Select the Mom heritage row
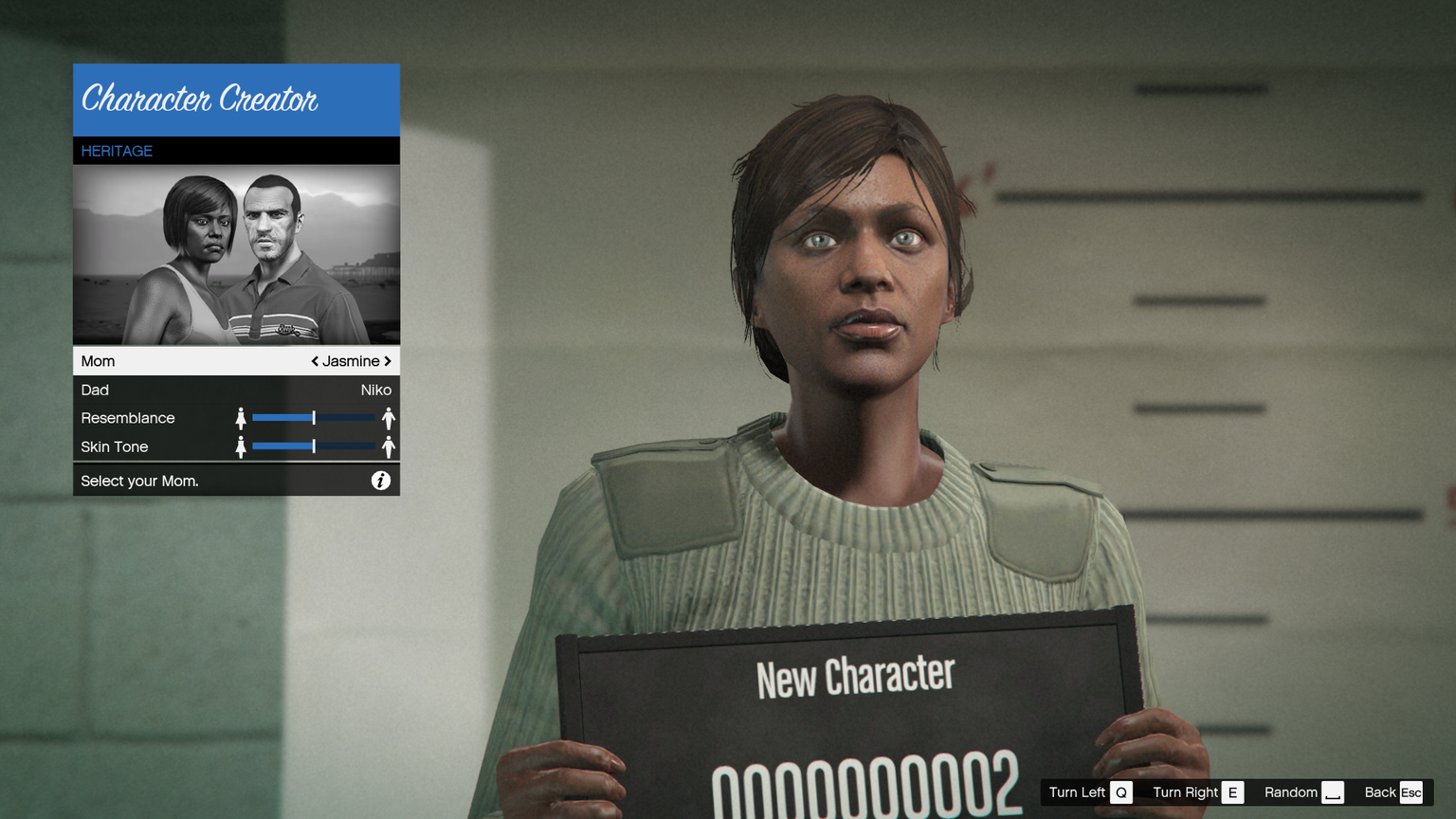Image resolution: width=1456 pixels, height=819 pixels. coord(236,361)
